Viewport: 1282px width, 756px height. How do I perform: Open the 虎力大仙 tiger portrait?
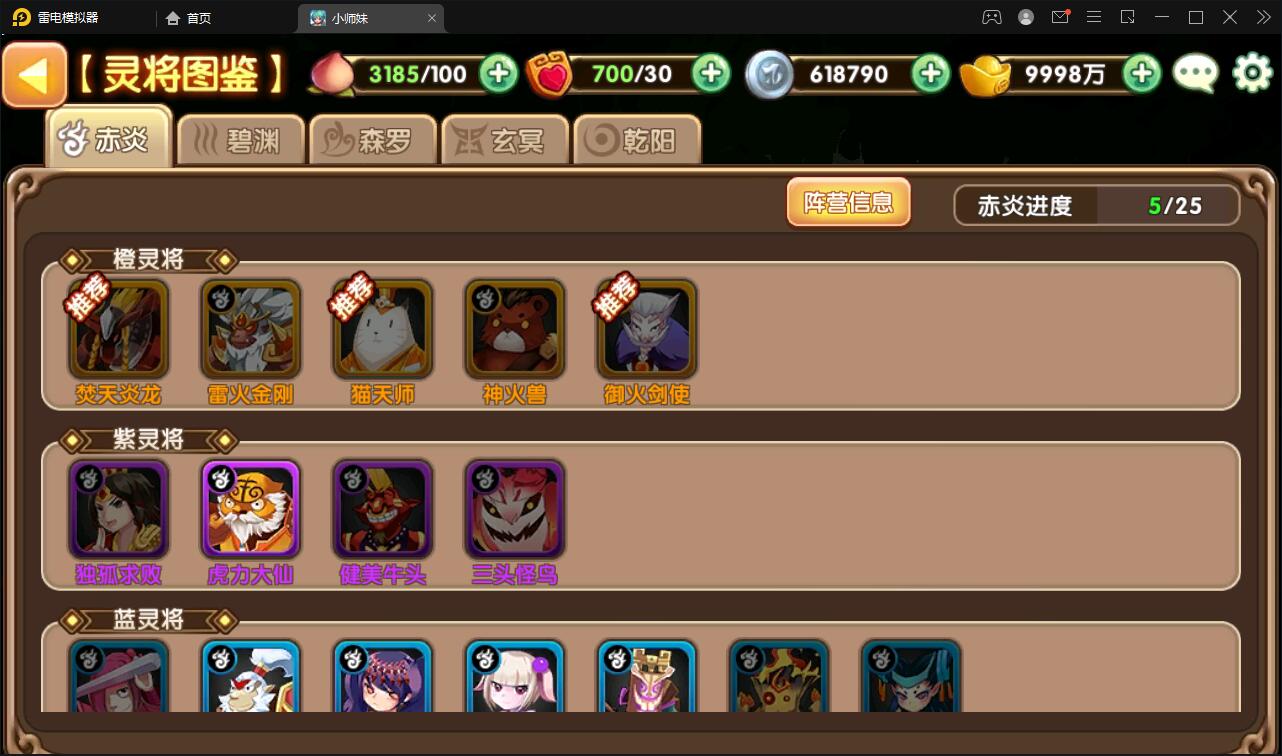(x=250, y=510)
